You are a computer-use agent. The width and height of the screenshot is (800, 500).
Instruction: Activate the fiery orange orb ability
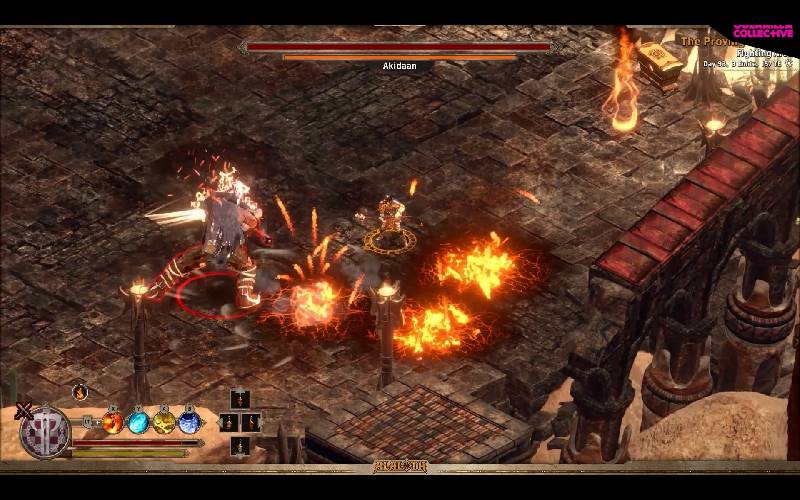pyautogui.click(x=113, y=423)
